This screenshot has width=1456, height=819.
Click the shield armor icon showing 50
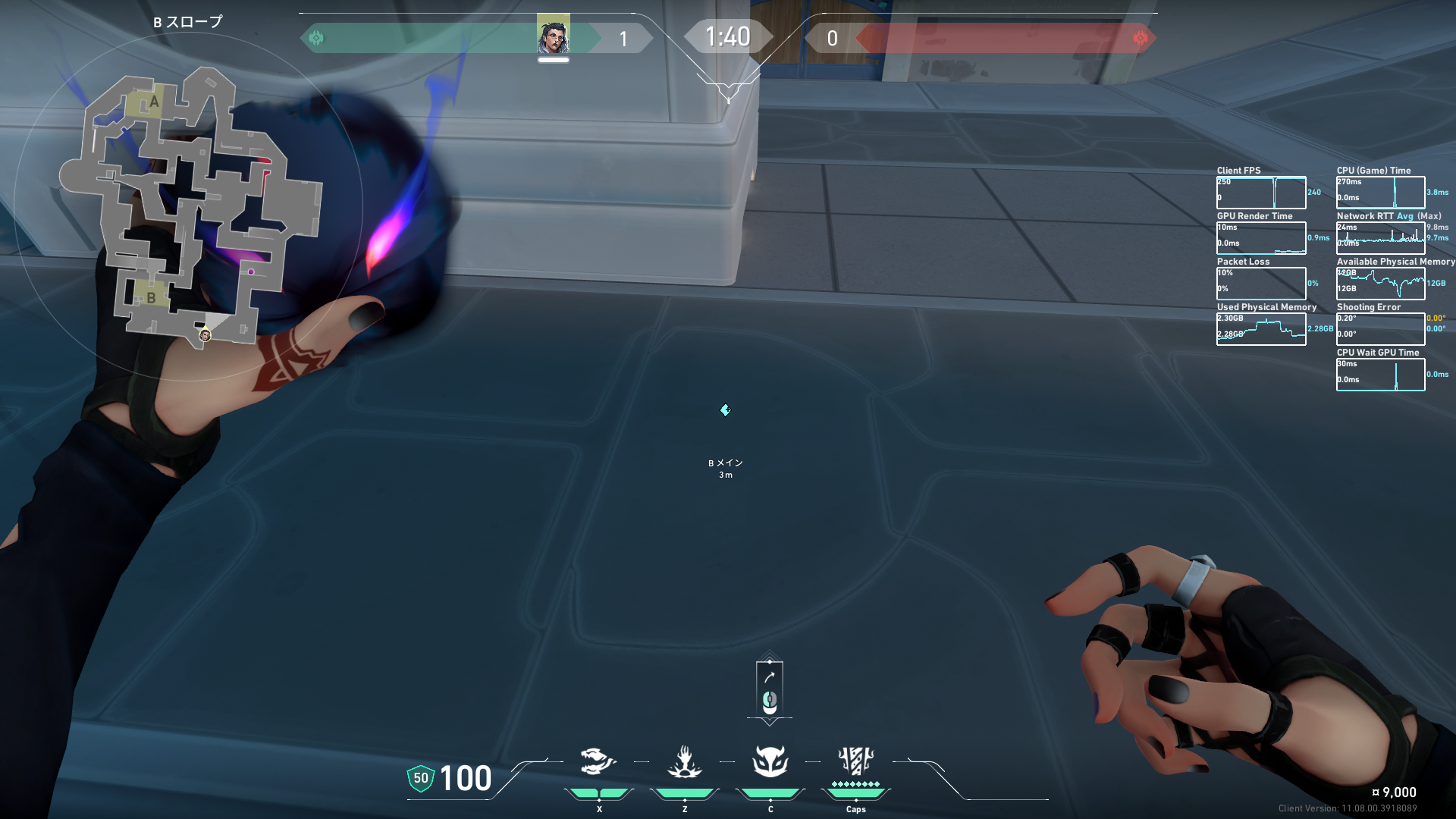(421, 778)
